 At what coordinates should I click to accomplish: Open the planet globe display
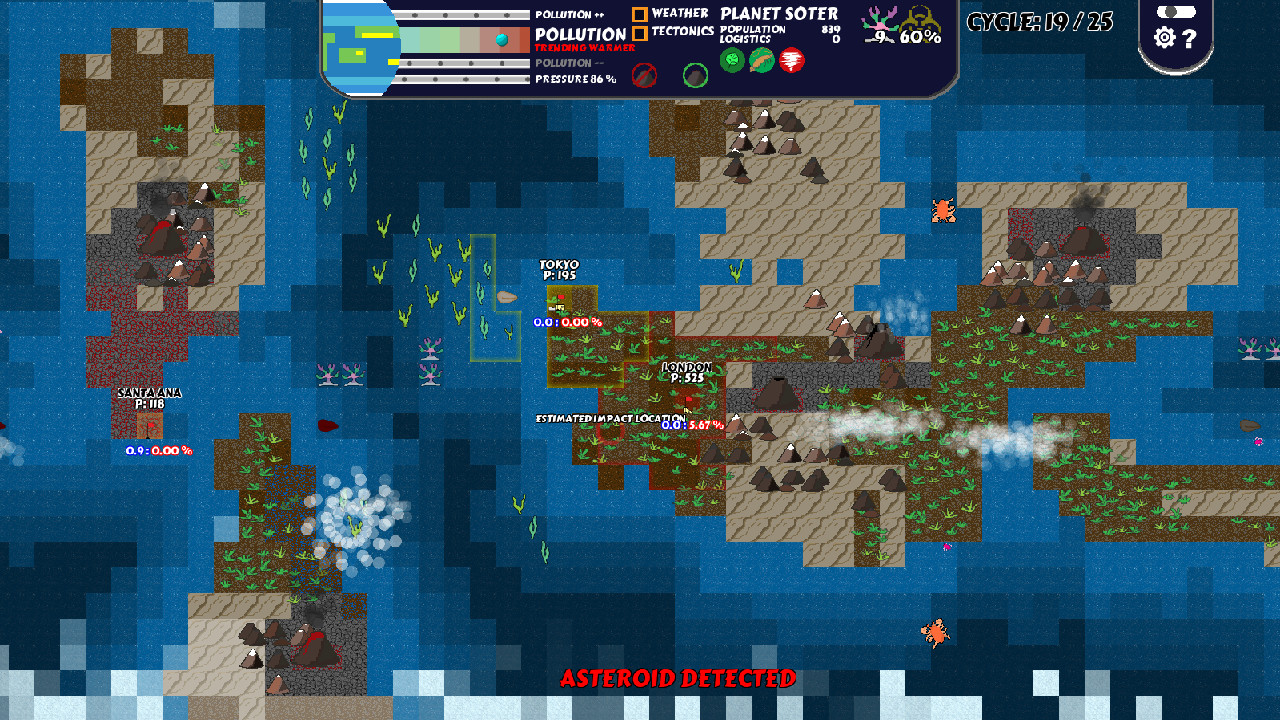point(360,45)
